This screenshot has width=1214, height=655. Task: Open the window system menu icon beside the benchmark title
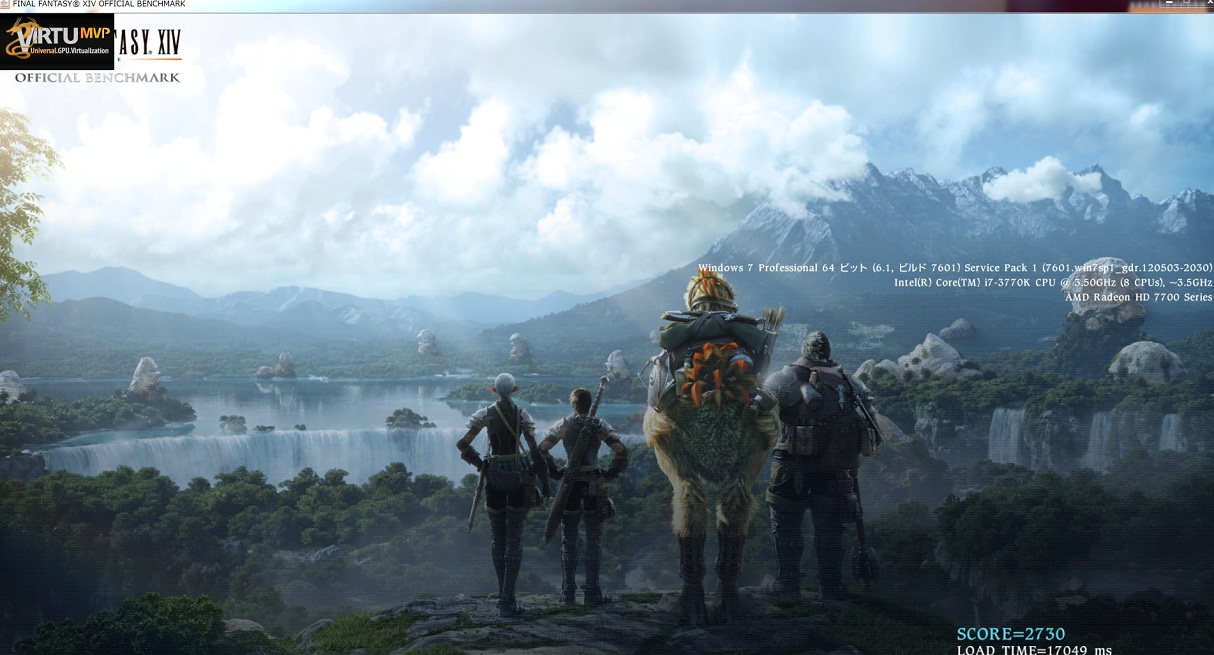click(x=5, y=4)
